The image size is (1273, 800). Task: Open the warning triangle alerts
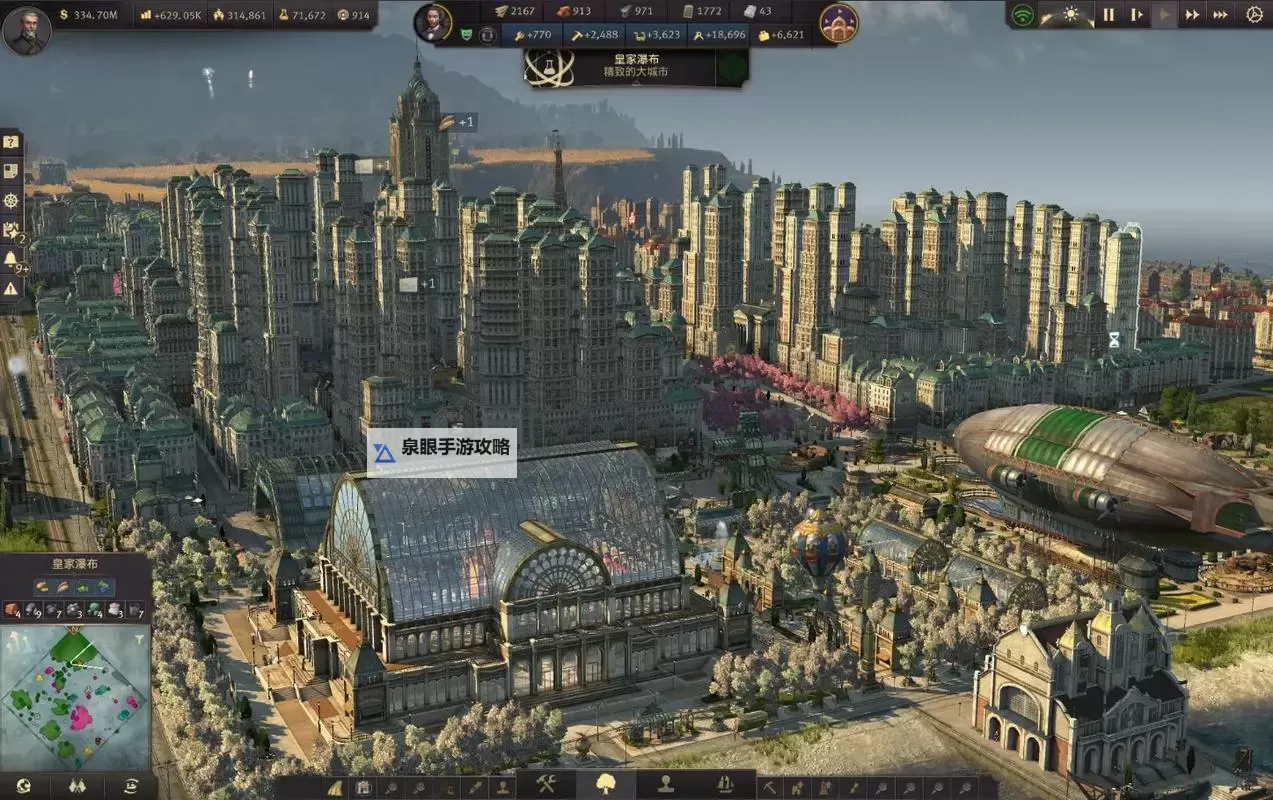point(11,288)
